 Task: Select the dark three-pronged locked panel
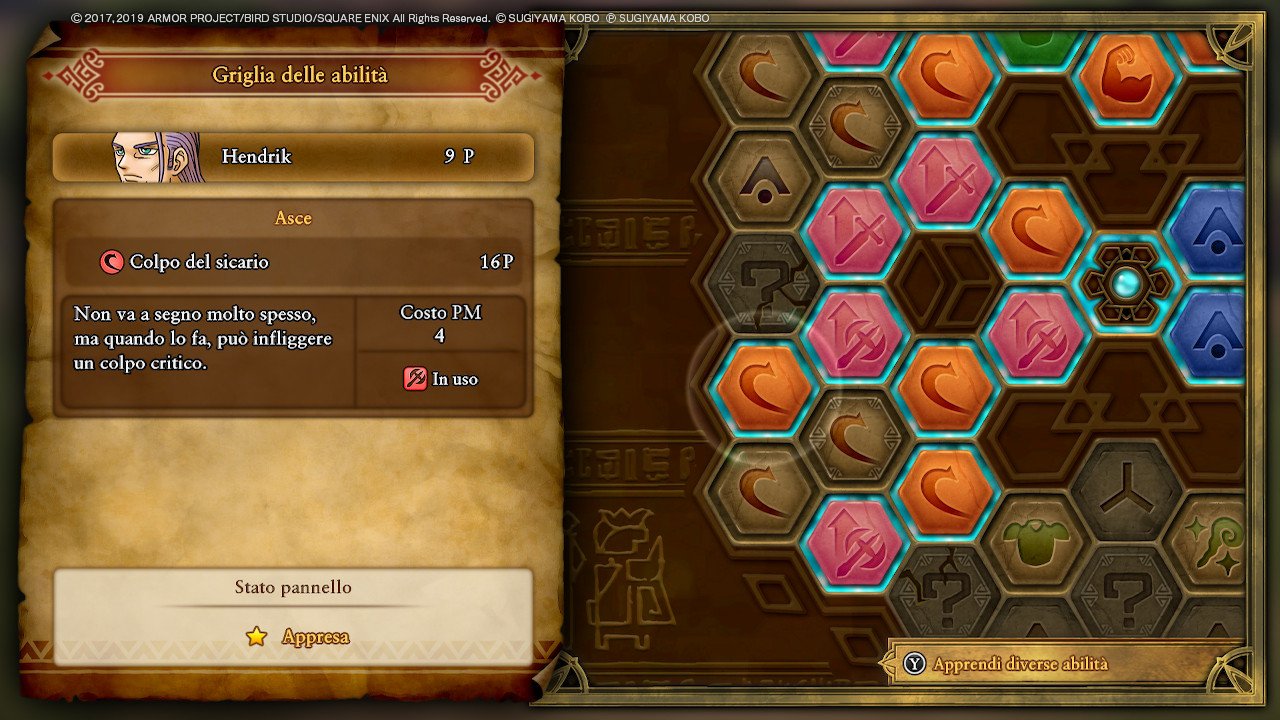point(1125,490)
